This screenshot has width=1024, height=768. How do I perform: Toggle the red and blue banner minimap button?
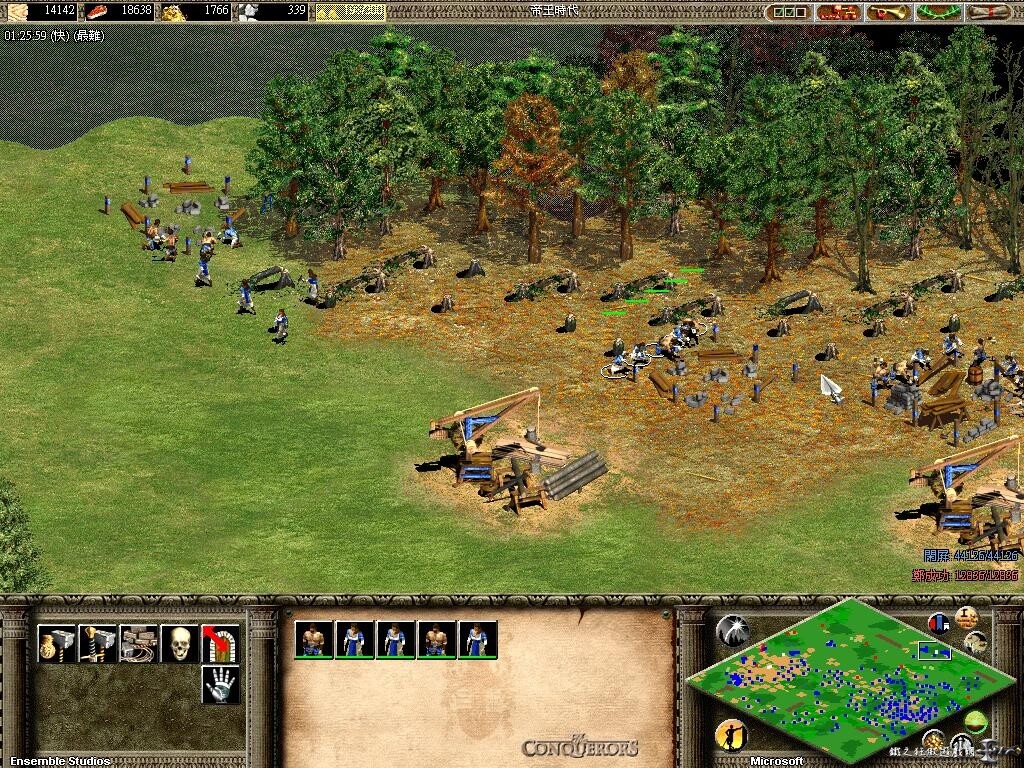pos(939,622)
